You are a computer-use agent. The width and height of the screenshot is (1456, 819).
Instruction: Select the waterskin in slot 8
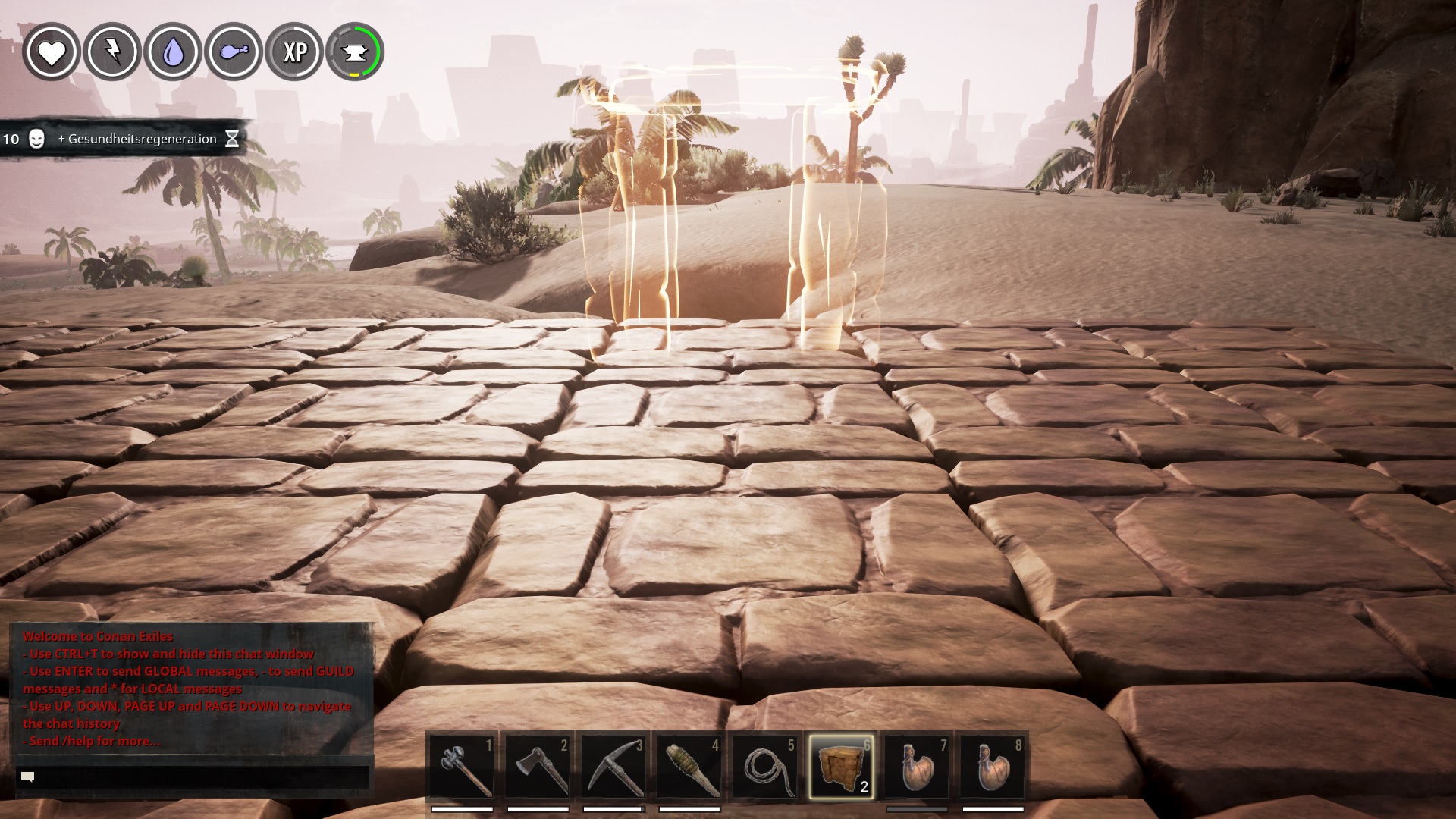click(x=993, y=767)
